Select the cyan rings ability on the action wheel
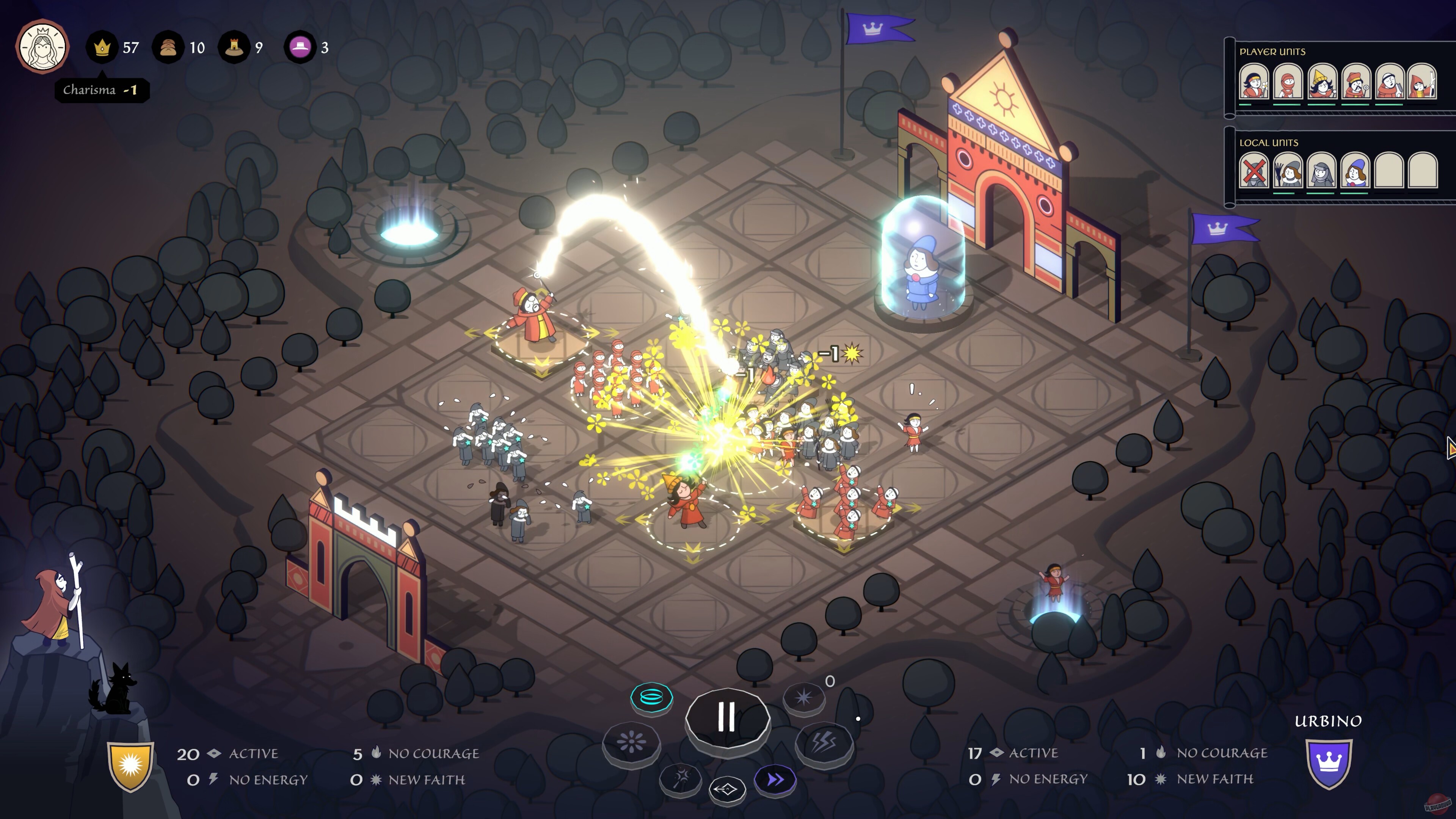Image resolution: width=1456 pixels, height=819 pixels. (x=652, y=697)
